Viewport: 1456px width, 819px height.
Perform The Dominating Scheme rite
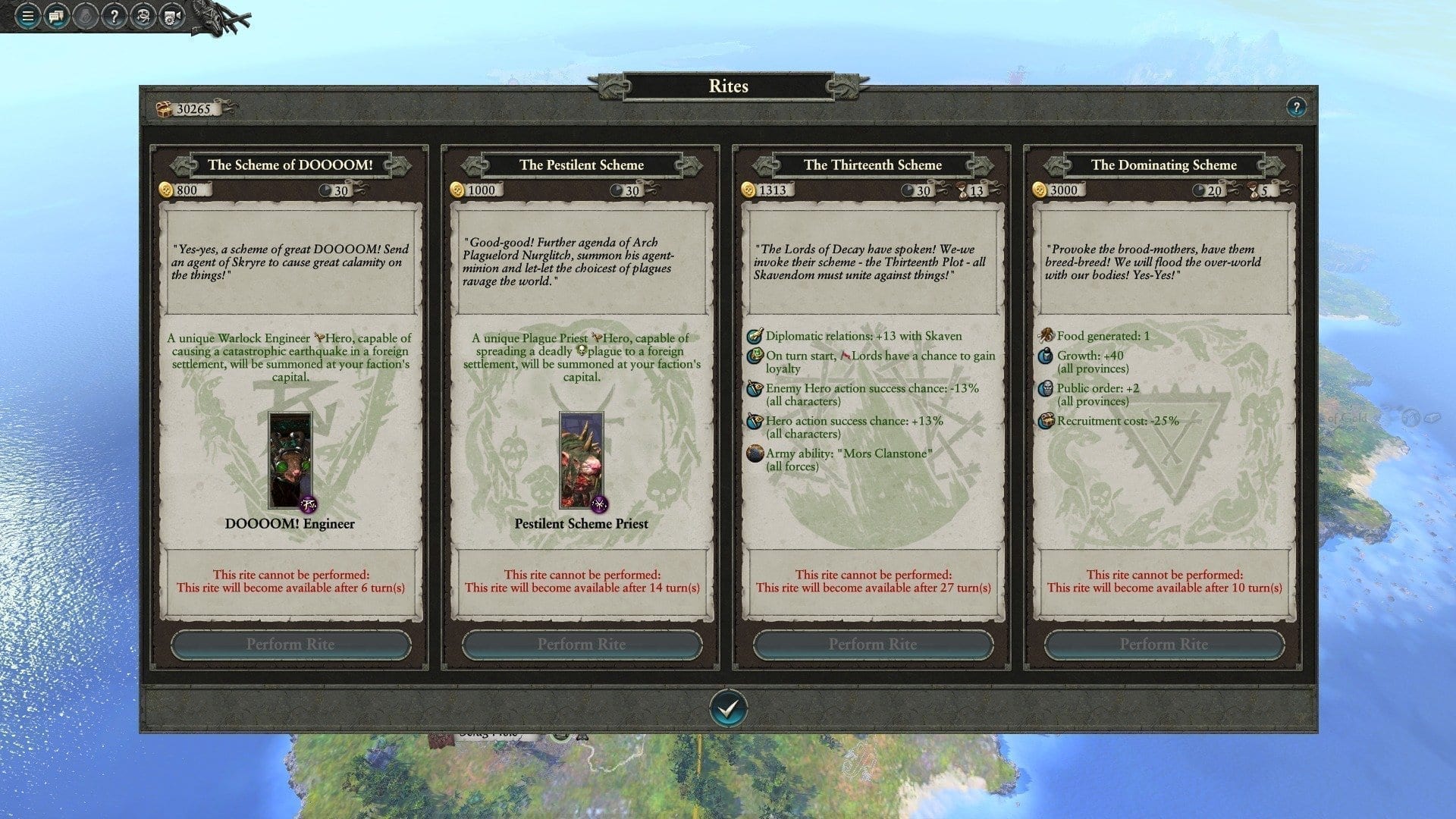(1164, 645)
